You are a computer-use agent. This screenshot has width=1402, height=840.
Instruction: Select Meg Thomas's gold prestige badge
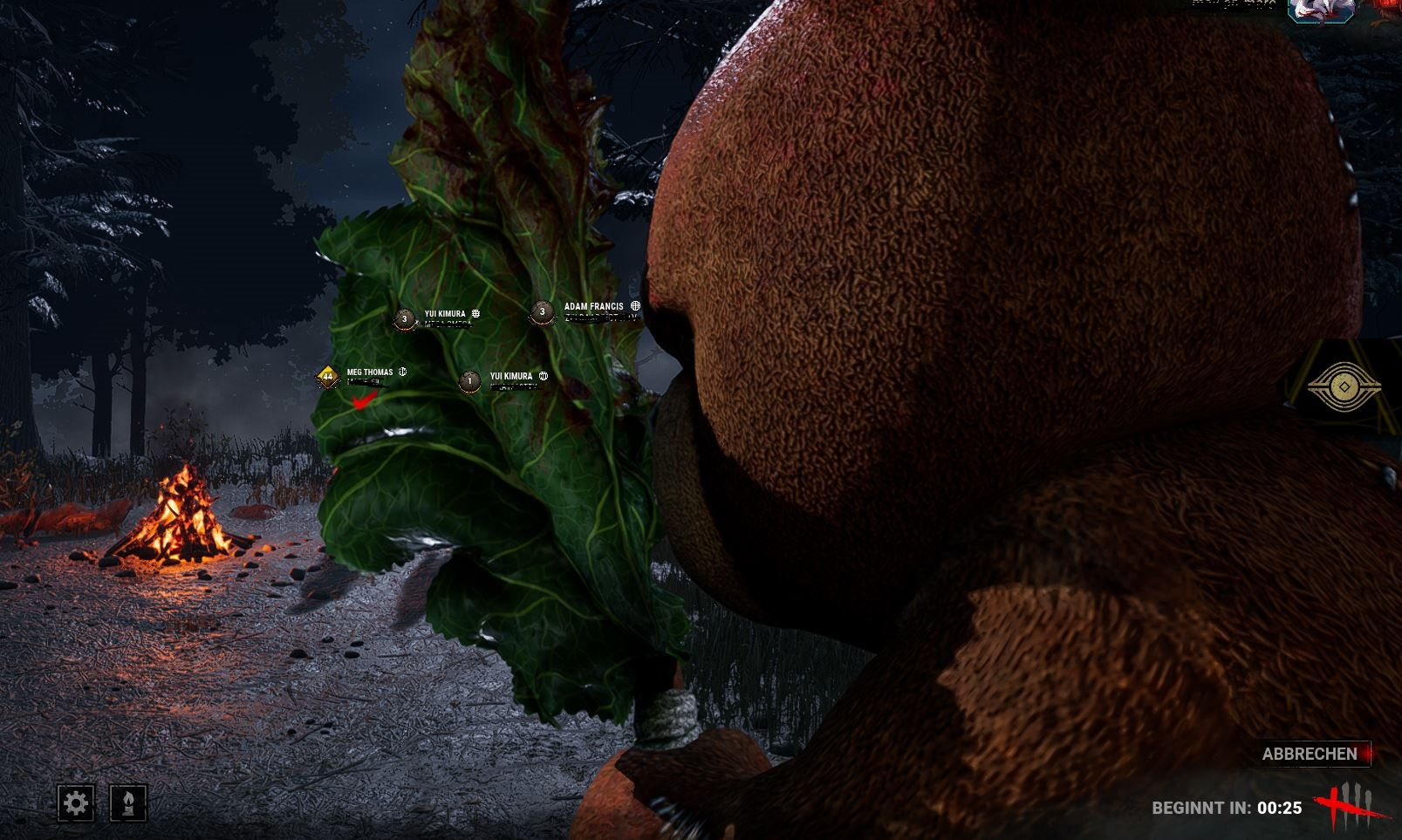coord(327,374)
